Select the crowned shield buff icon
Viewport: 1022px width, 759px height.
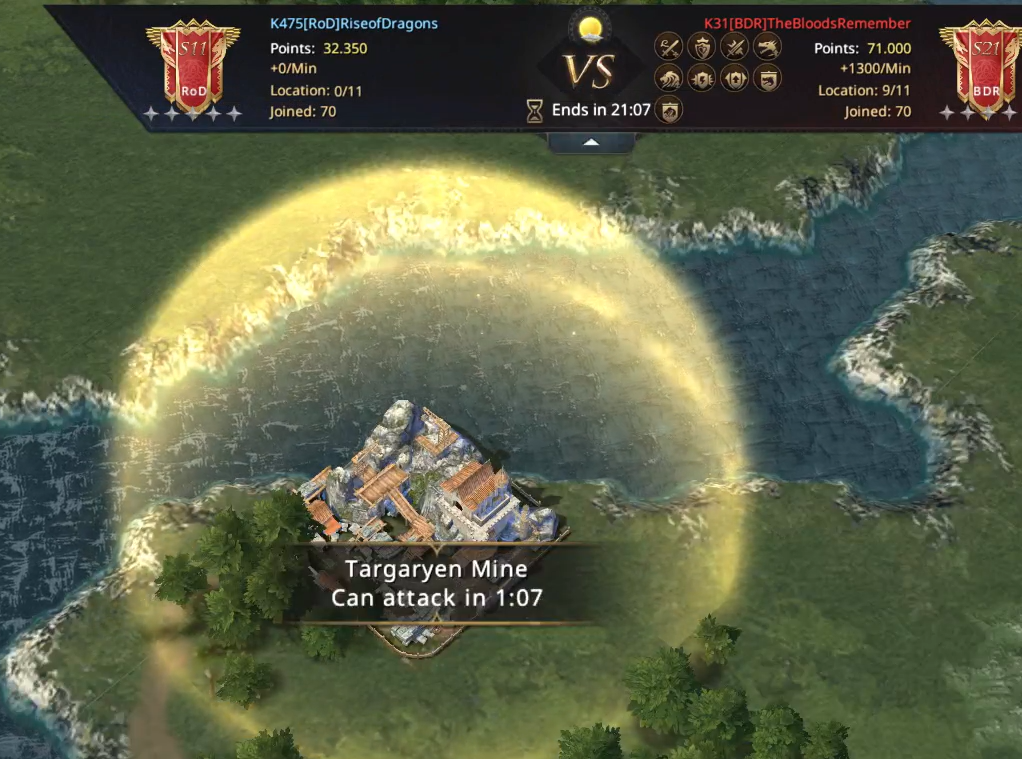pyautogui.click(x=702, y=46)
